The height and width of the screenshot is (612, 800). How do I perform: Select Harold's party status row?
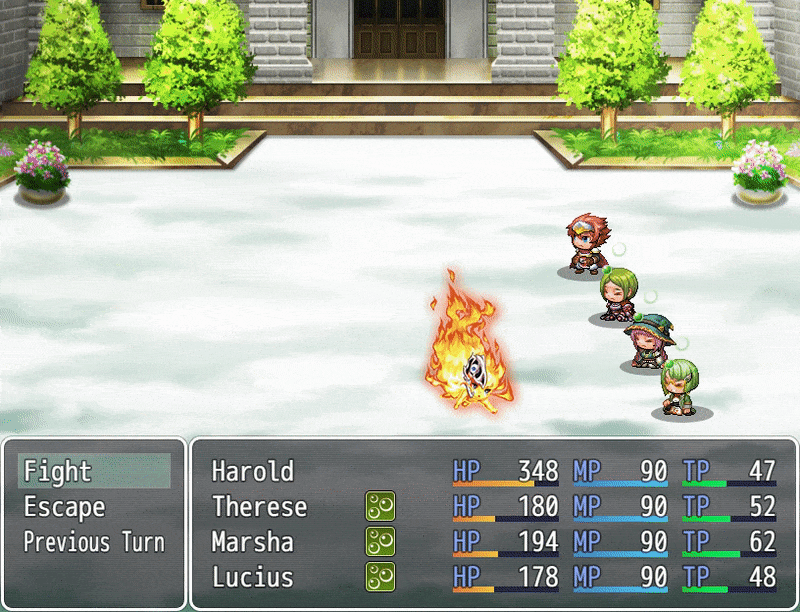(494, 471)
